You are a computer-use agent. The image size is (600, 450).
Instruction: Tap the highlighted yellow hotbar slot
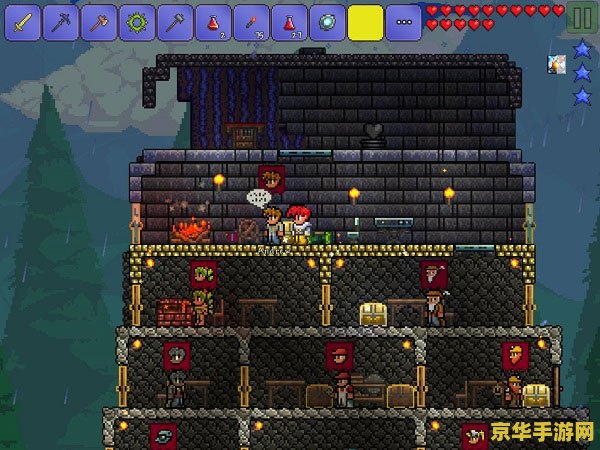[x=365, y=20]
